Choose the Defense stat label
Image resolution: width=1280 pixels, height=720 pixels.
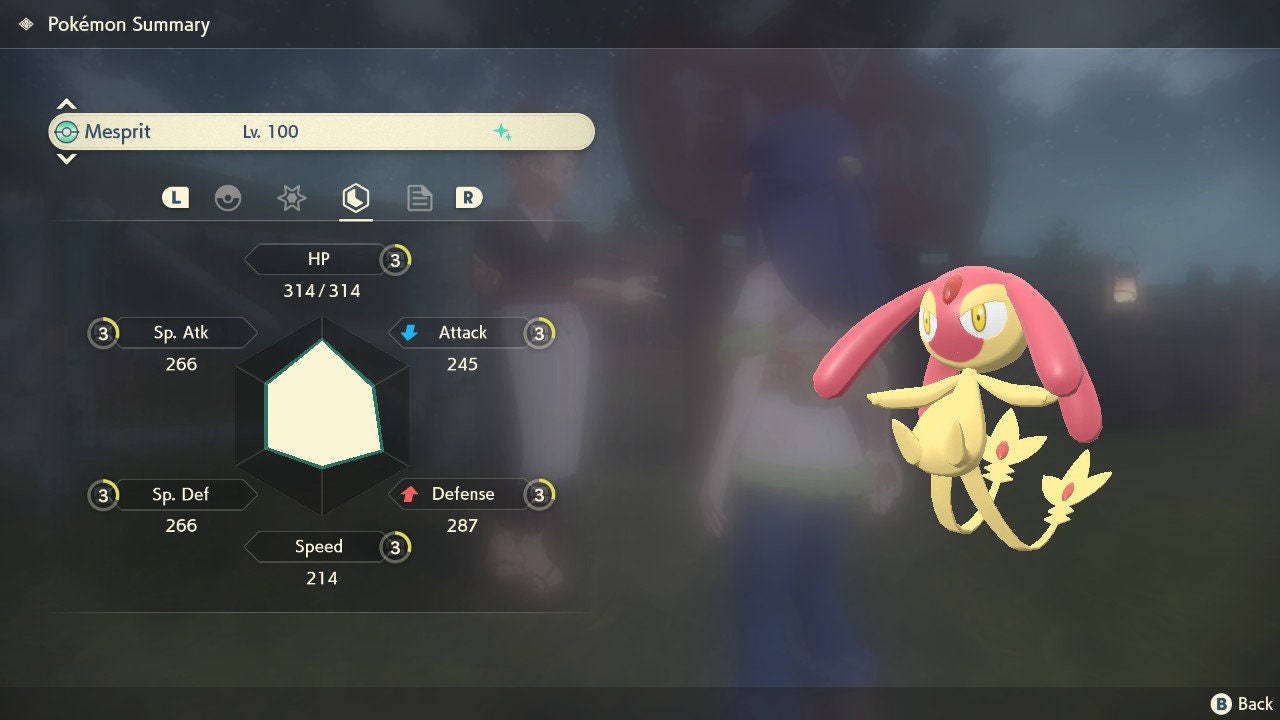tap(462, 494)
